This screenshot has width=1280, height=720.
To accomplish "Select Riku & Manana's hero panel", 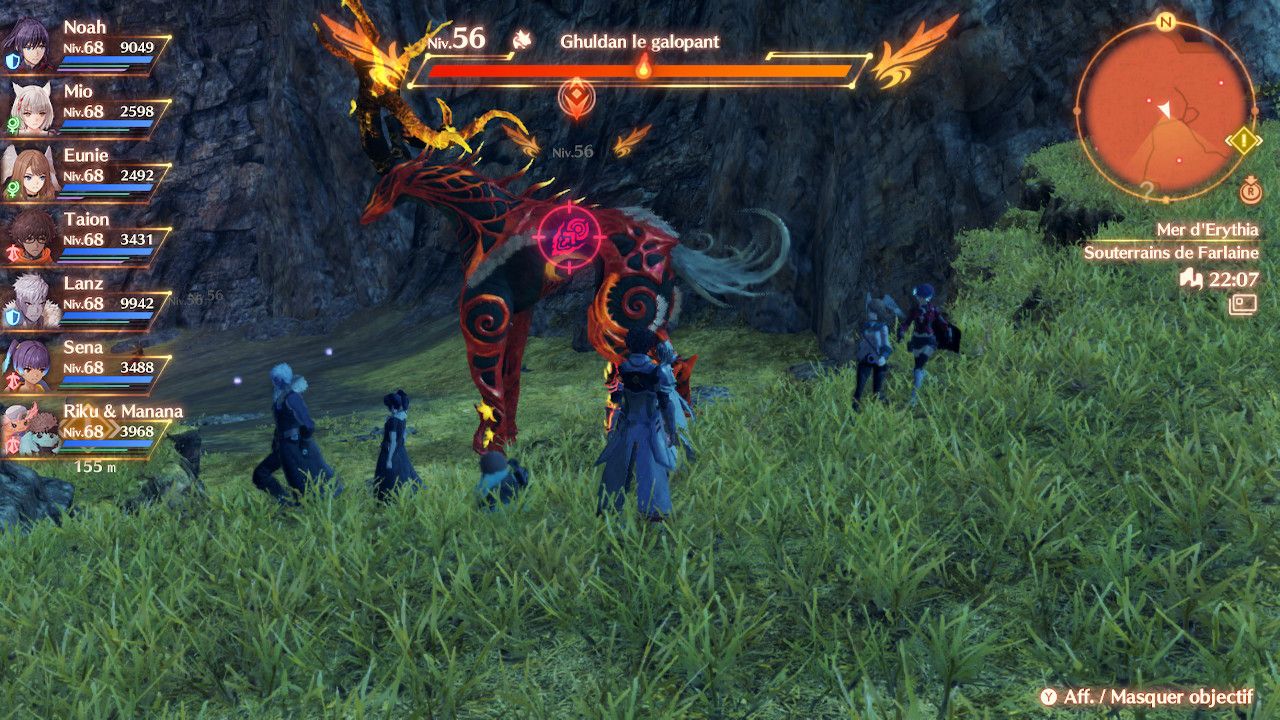I will tap(90, 429).
